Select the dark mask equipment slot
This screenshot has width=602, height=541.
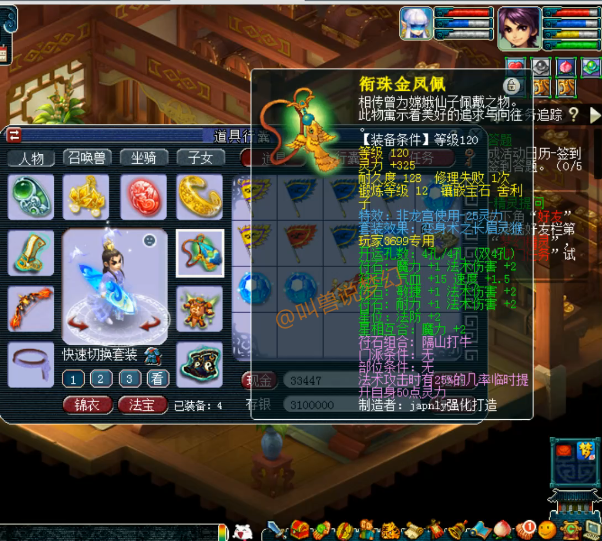[x=200, y=362]
